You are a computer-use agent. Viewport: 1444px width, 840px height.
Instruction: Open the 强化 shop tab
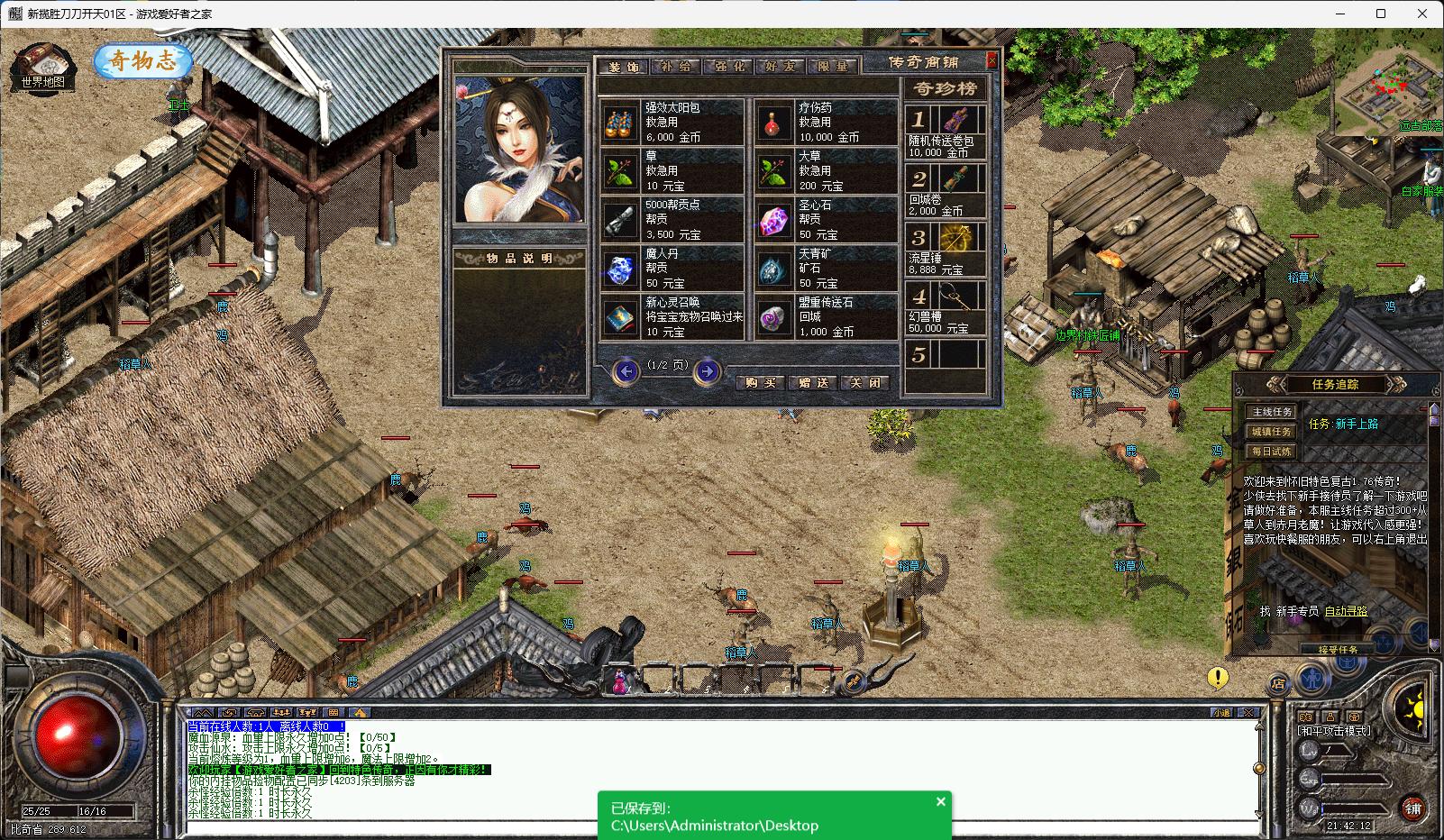click(728, 67)
